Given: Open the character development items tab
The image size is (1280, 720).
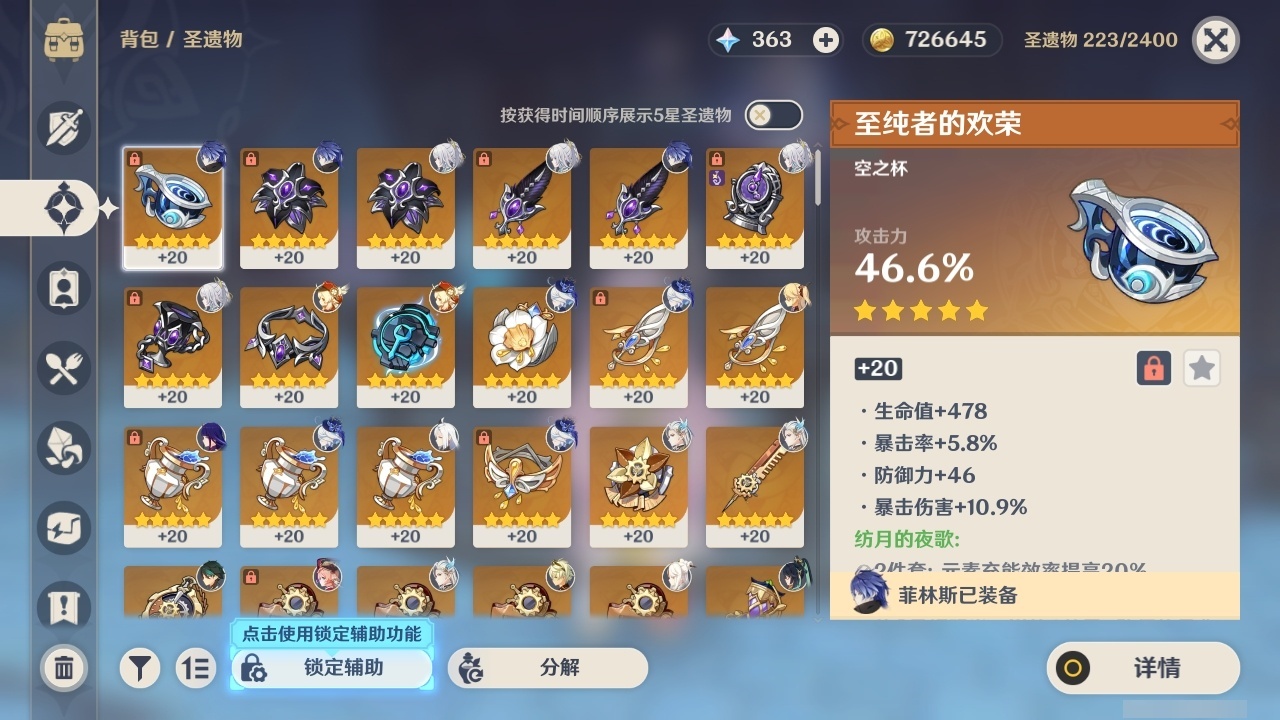Looking at the screenshot, I should coord(62,287).
